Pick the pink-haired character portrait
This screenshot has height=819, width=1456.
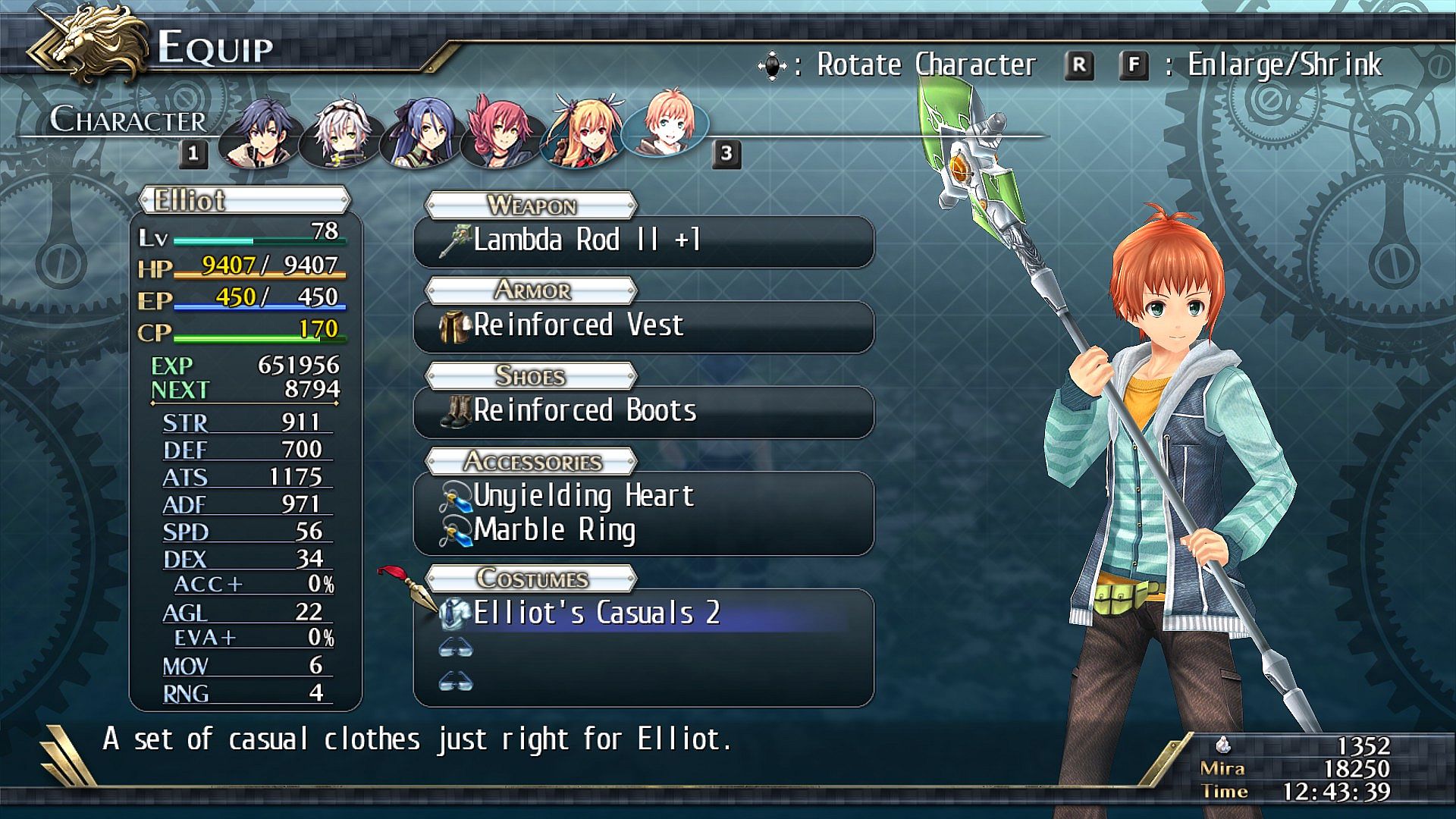point(500,133)
